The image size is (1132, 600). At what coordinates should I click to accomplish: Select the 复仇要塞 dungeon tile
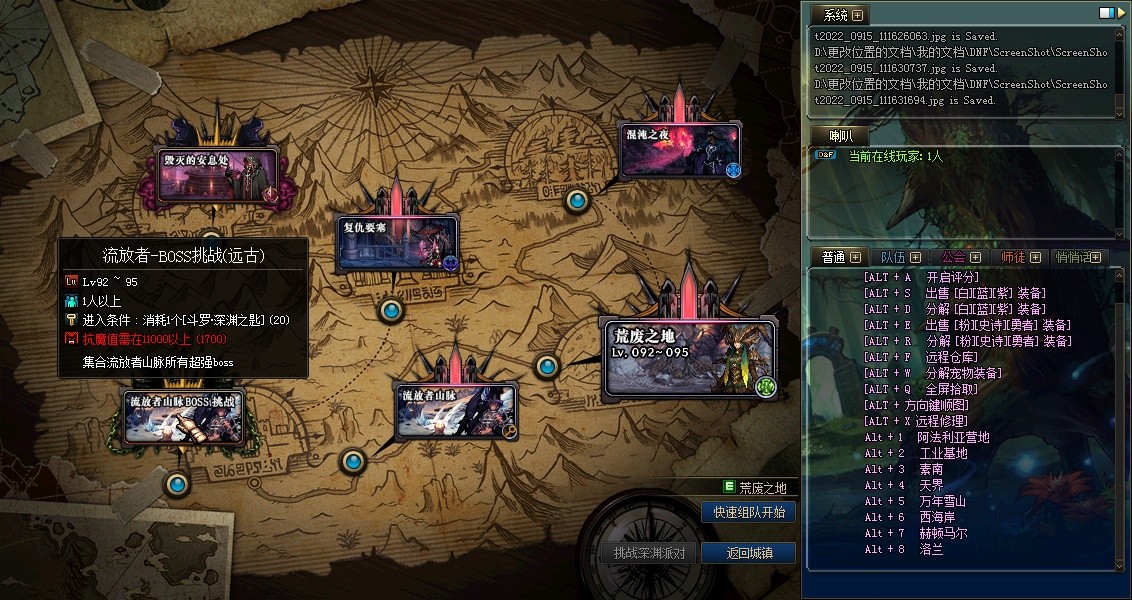[397, 242]
